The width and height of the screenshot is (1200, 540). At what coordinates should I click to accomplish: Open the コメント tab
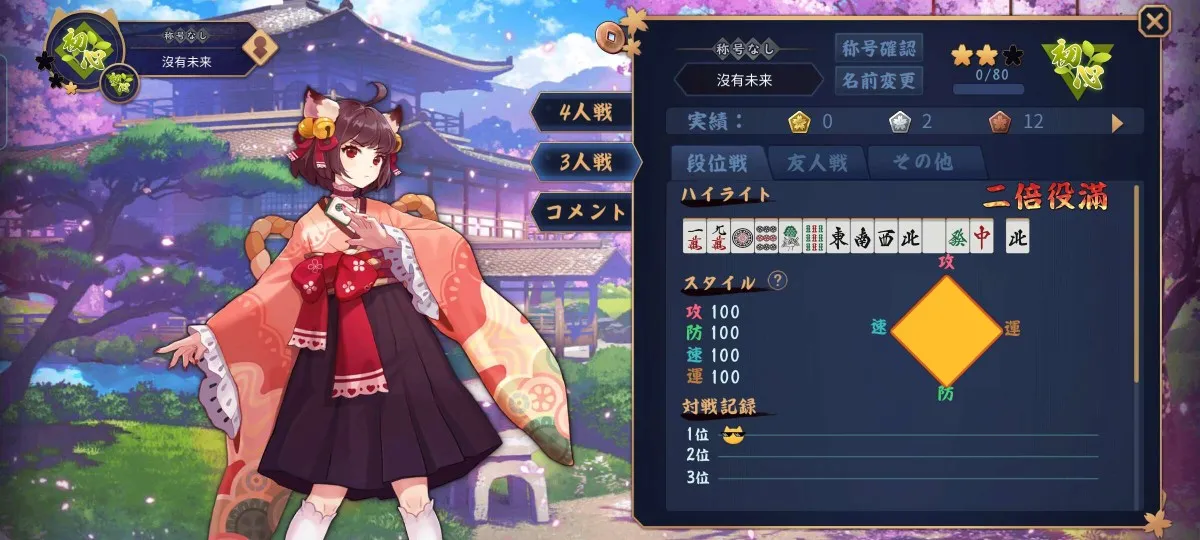pyautogui.click(x=585, y=211)
